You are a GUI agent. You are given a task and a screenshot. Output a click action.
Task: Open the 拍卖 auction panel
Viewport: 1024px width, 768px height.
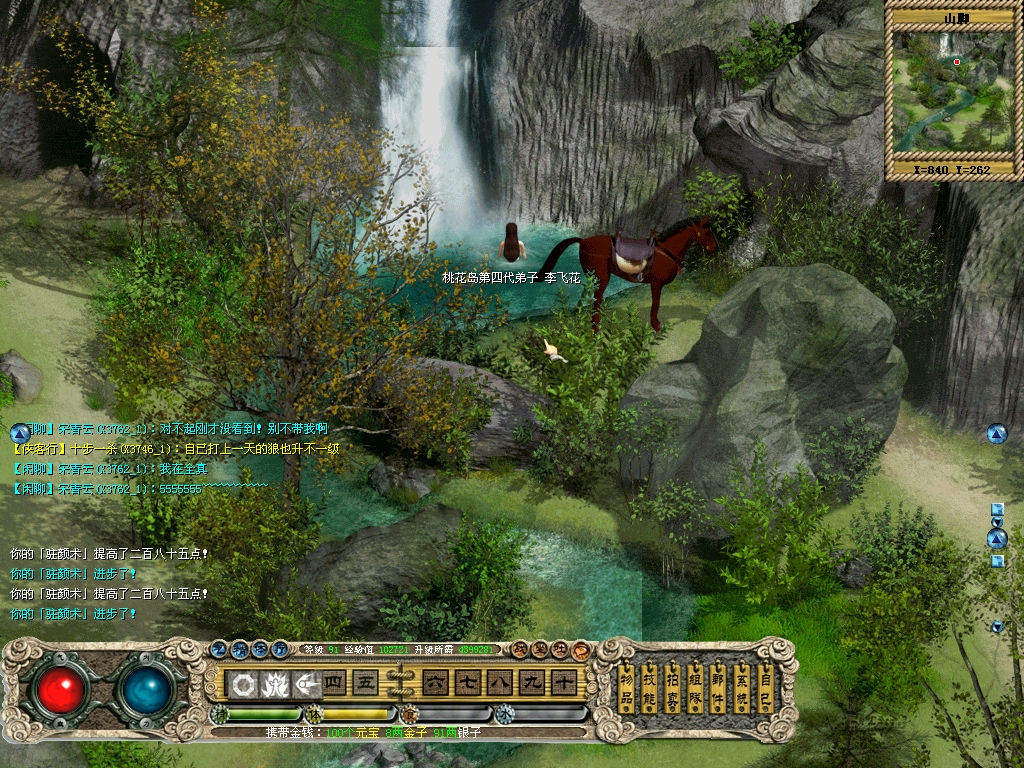[x=672, y=690]
